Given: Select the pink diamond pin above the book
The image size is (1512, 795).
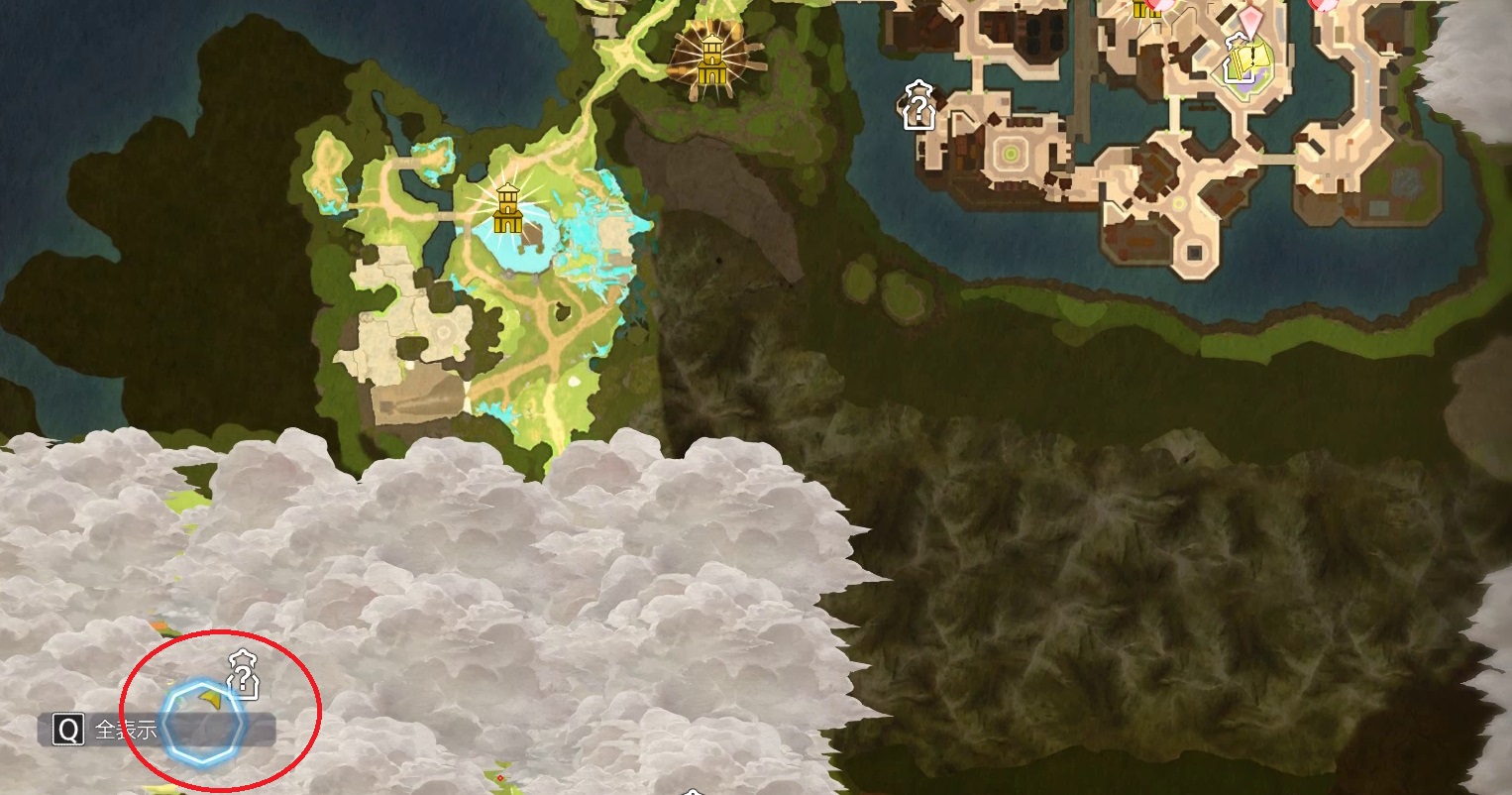Looking at the screenshot, I should tap(1255, 20).
